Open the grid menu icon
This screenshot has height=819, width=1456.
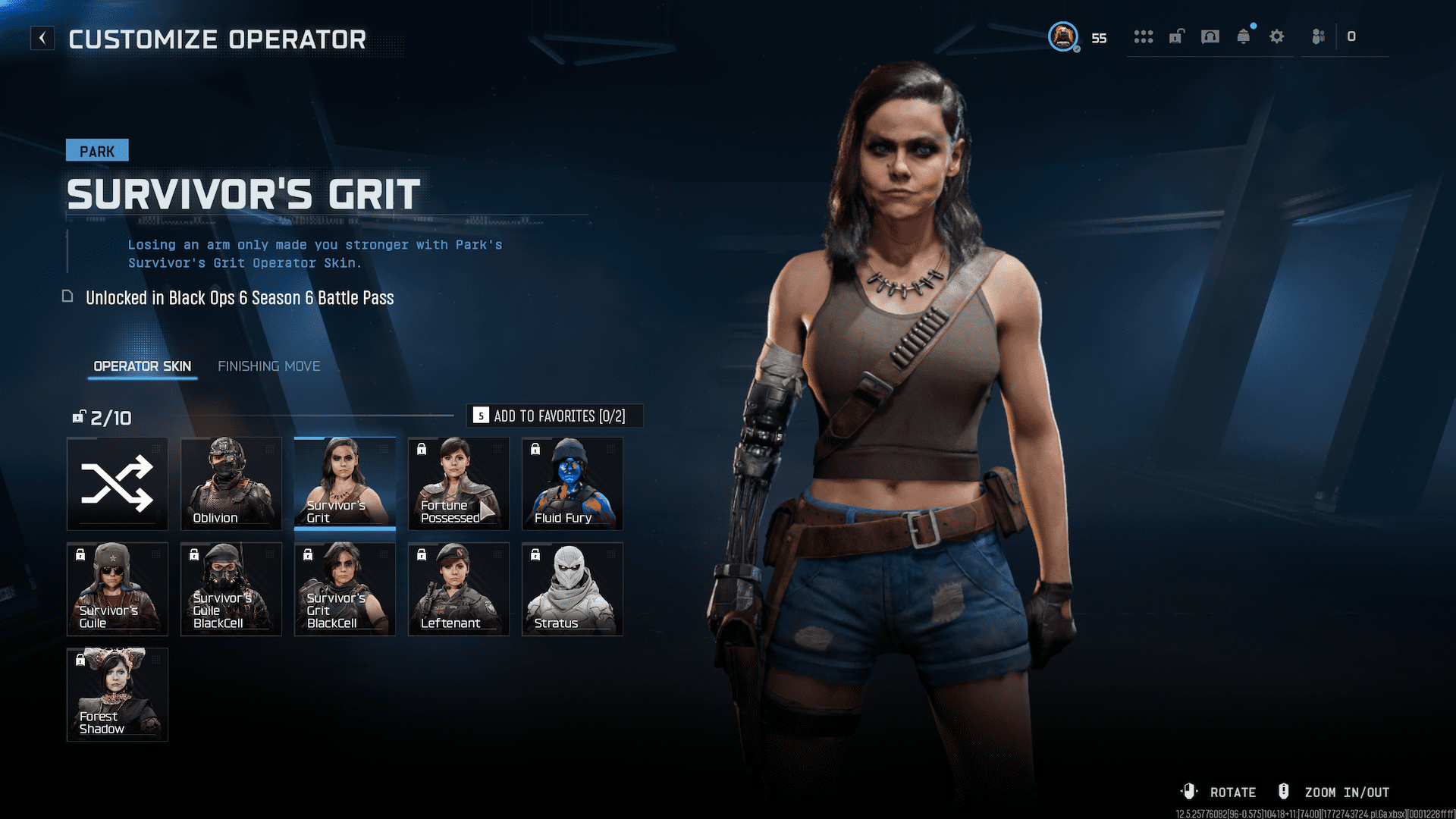(x=1144, y=36)
